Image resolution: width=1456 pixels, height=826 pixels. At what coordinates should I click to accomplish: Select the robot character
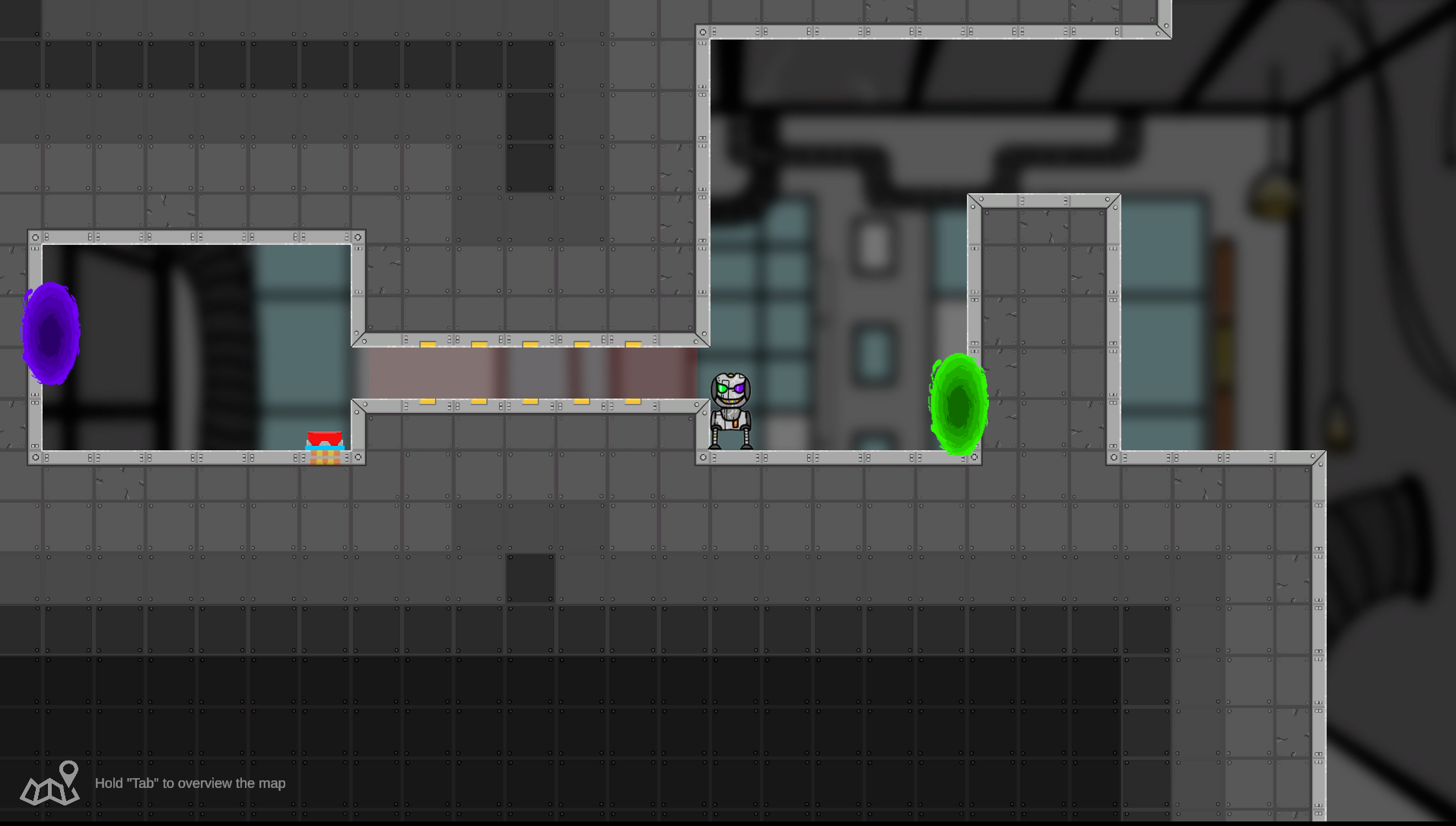[x=730, y=411]
